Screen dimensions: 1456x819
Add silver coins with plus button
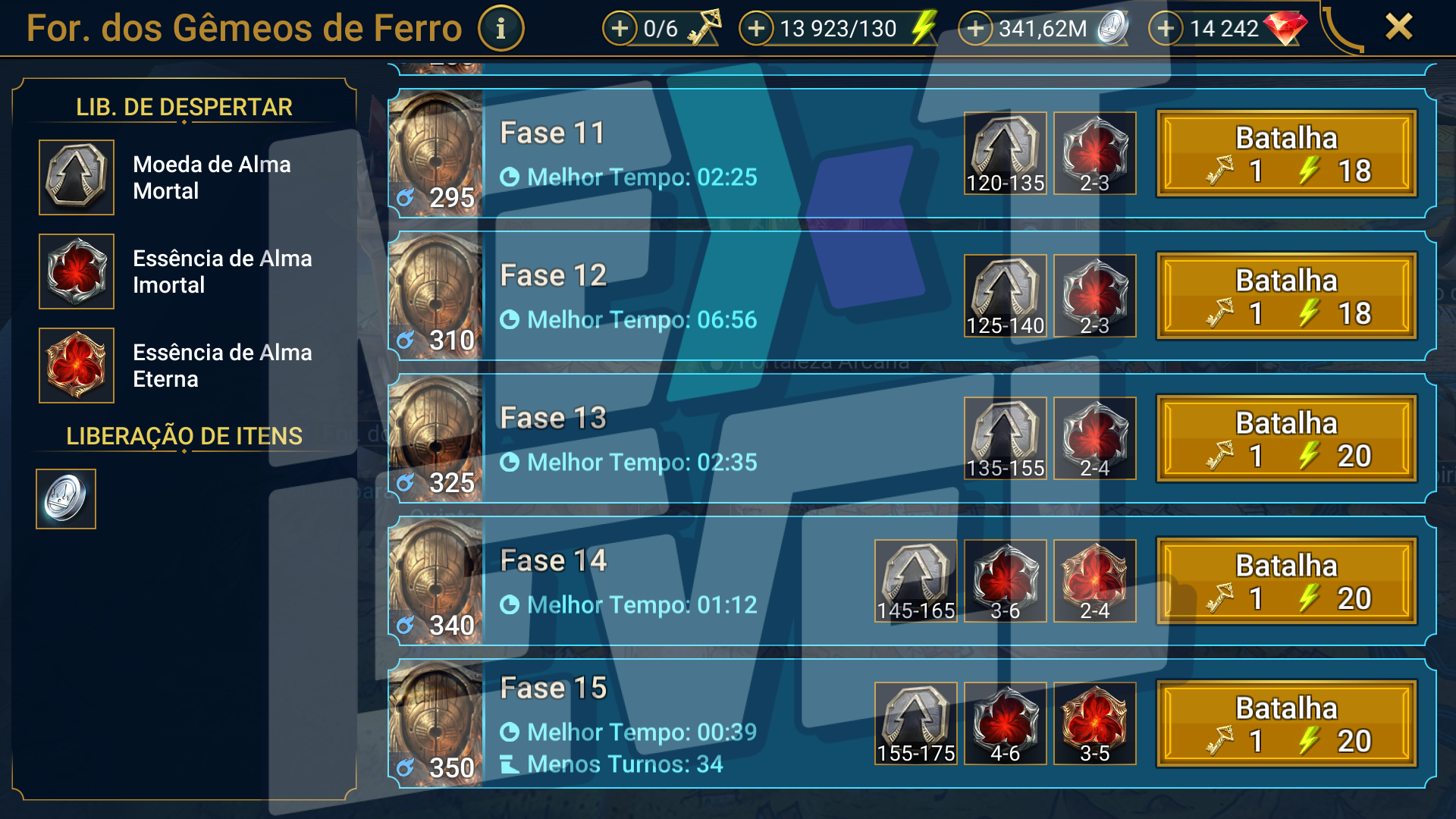click(x=975, y=29)
